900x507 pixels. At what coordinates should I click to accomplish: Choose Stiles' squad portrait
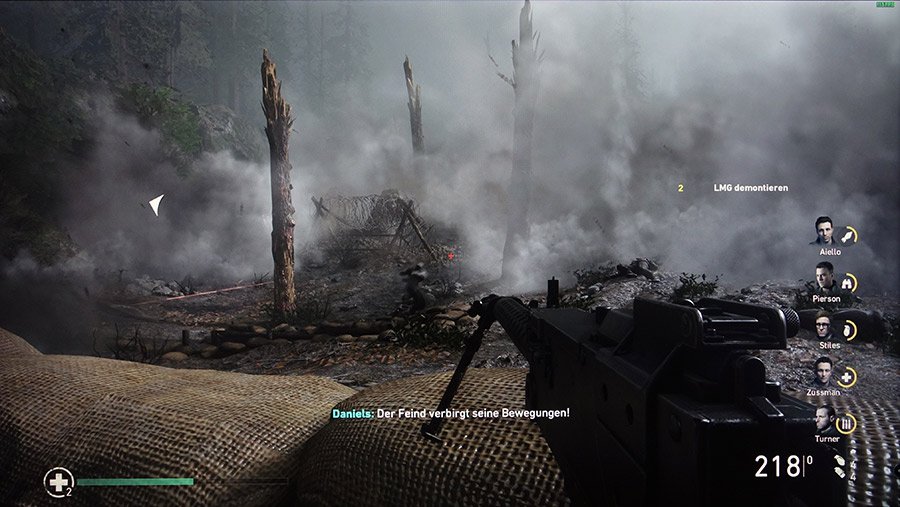823,327
